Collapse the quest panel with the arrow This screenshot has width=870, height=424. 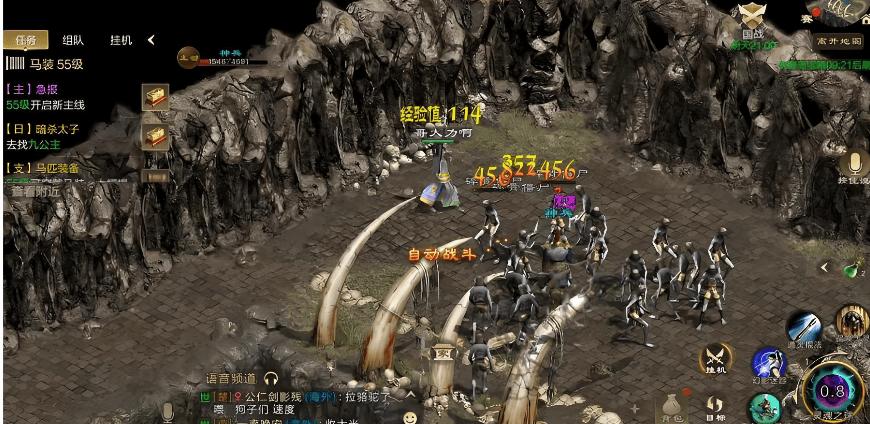(151, 40)
